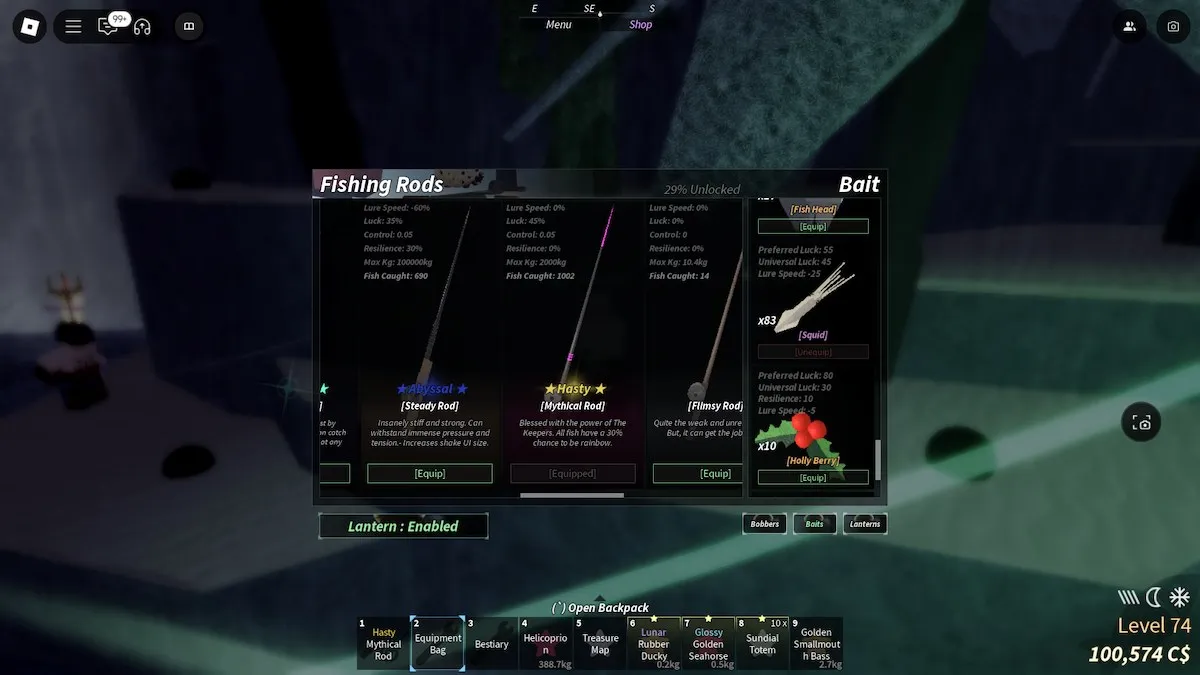Open the chat with 99+ notifications
Viewport: 1200px width, 675px height.
[x=107, y=27]
